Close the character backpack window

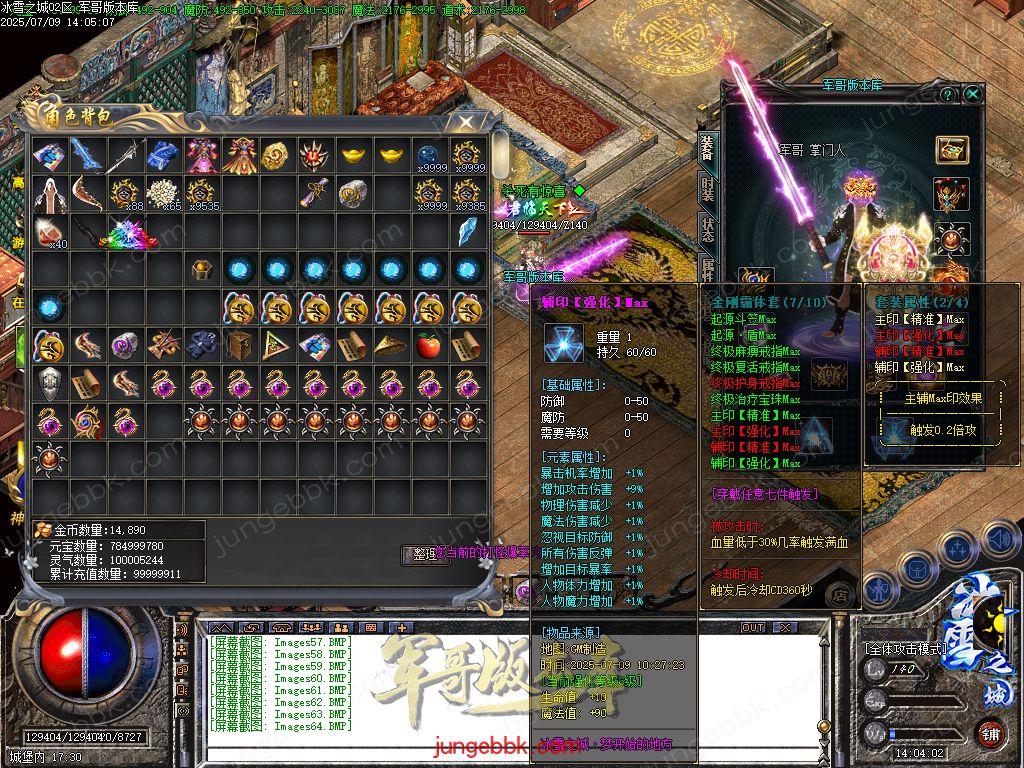click(465, 122)
